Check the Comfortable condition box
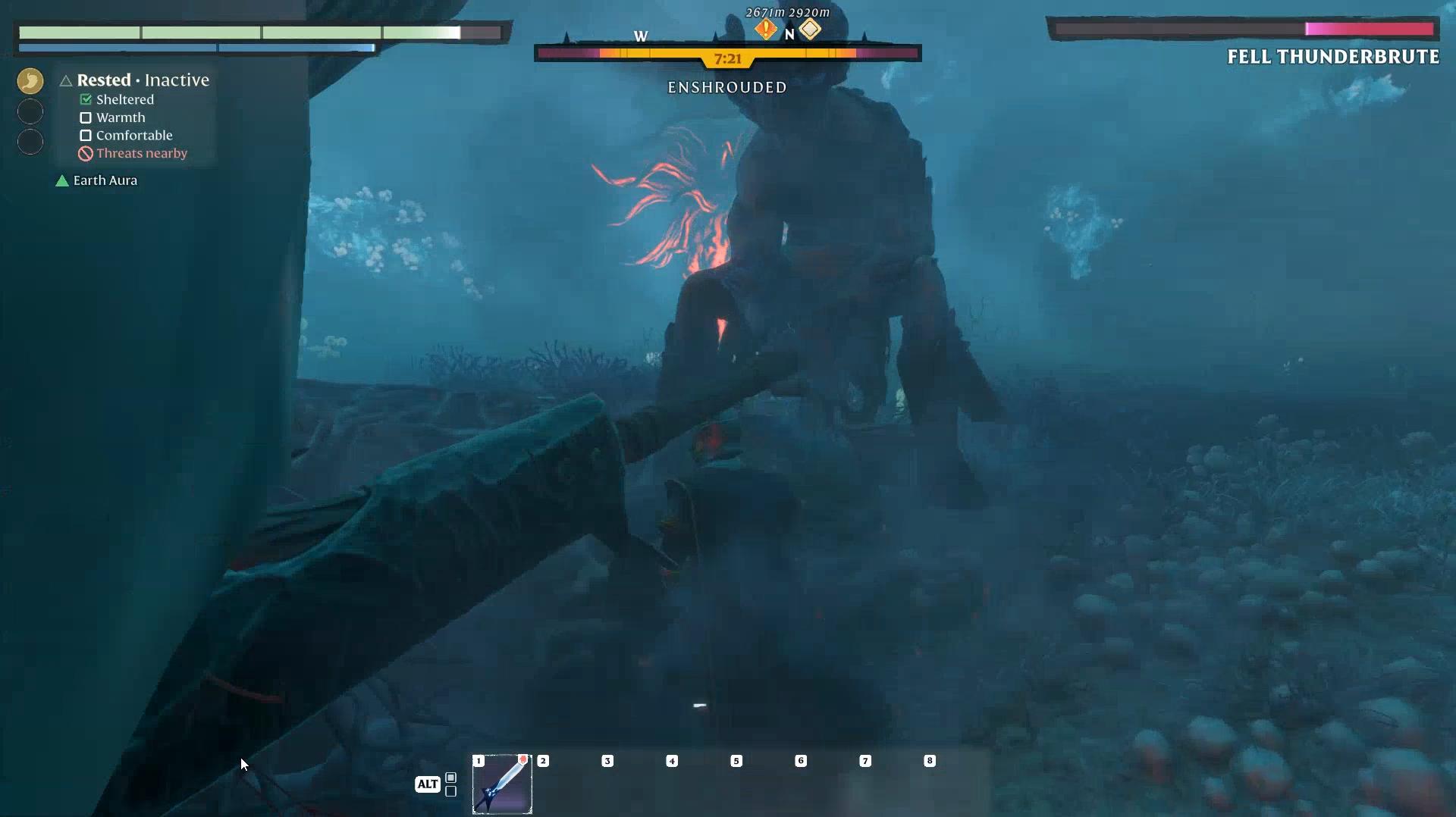The height and width of the screenshot is (817, 1456). (x=85, y=136)
